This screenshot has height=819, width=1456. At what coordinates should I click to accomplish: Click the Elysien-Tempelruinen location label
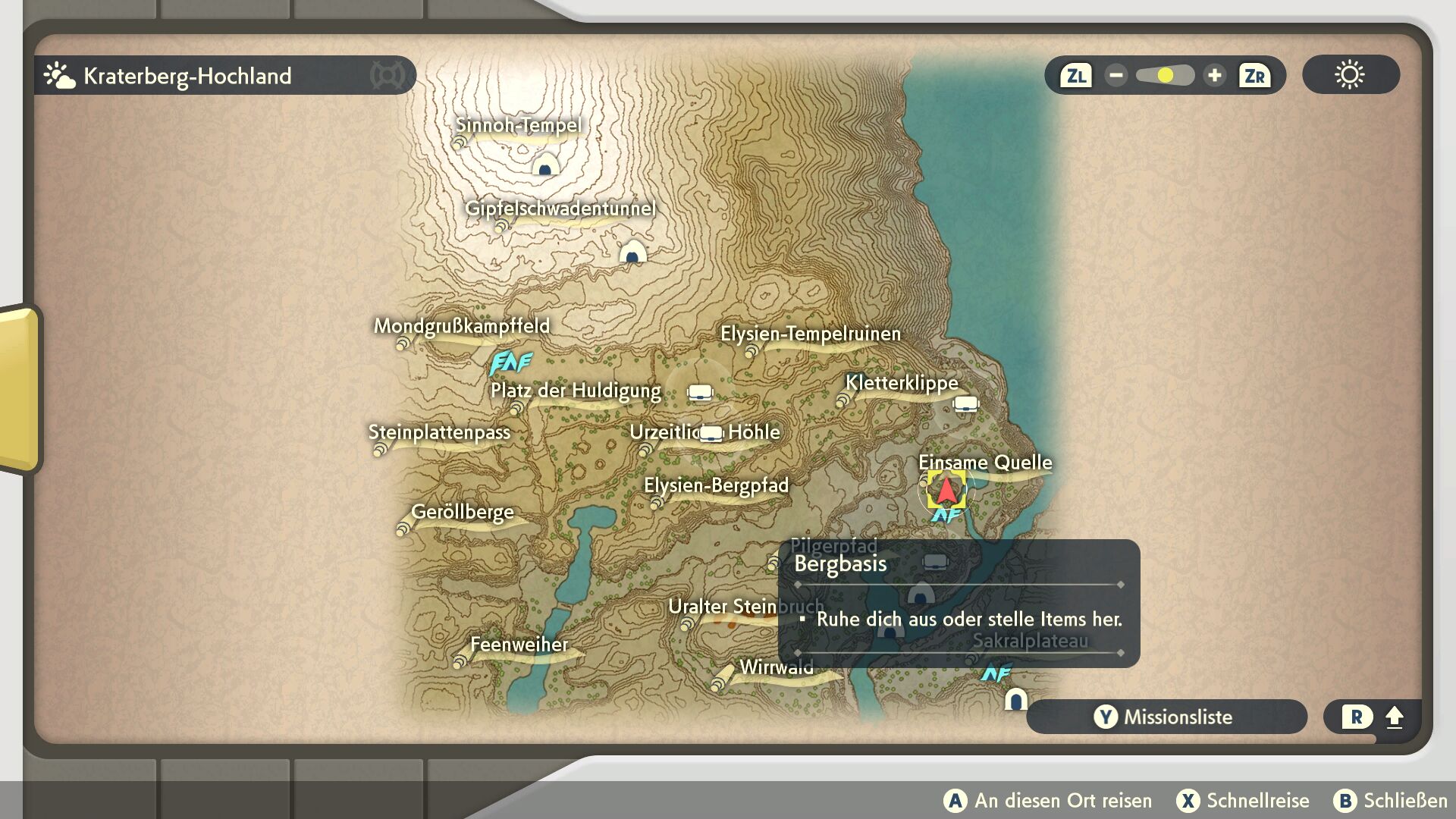810,334
